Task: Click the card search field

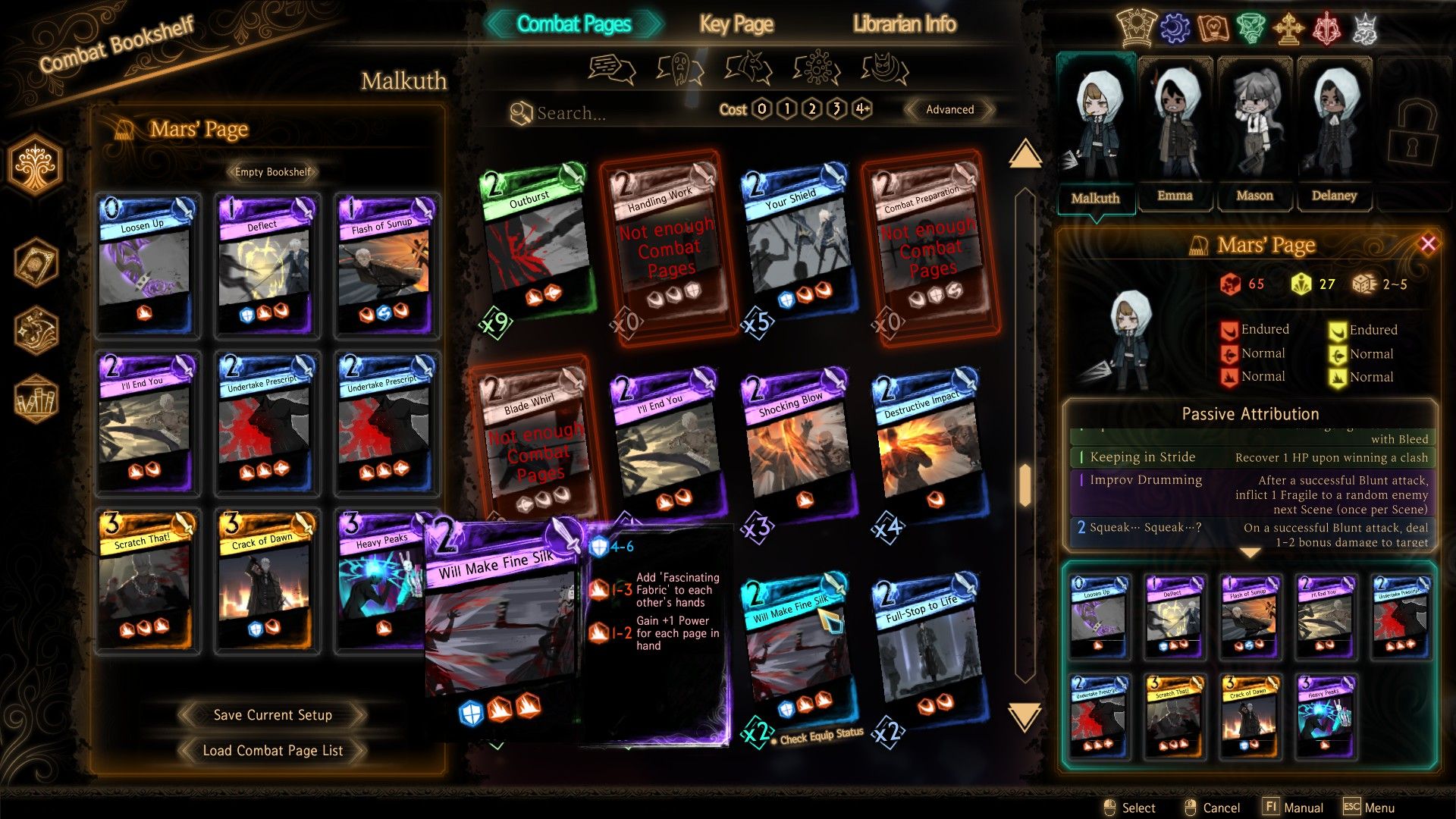Action: point(607,113)
